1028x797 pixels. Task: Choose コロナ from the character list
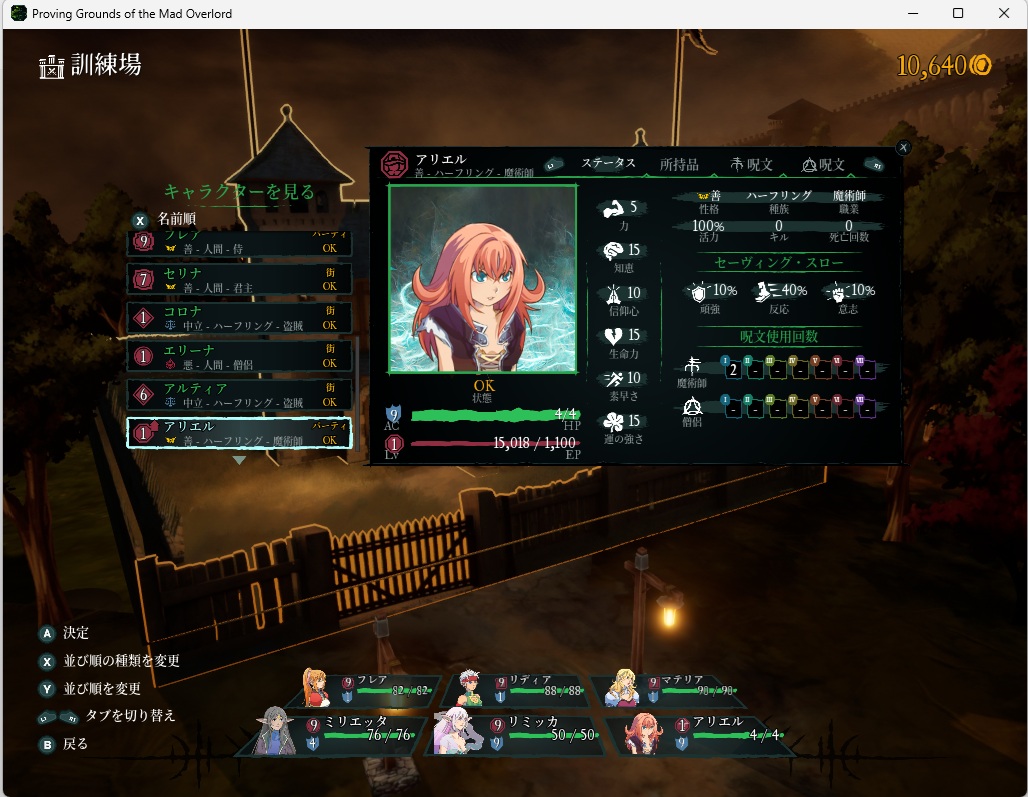[239, 318]
